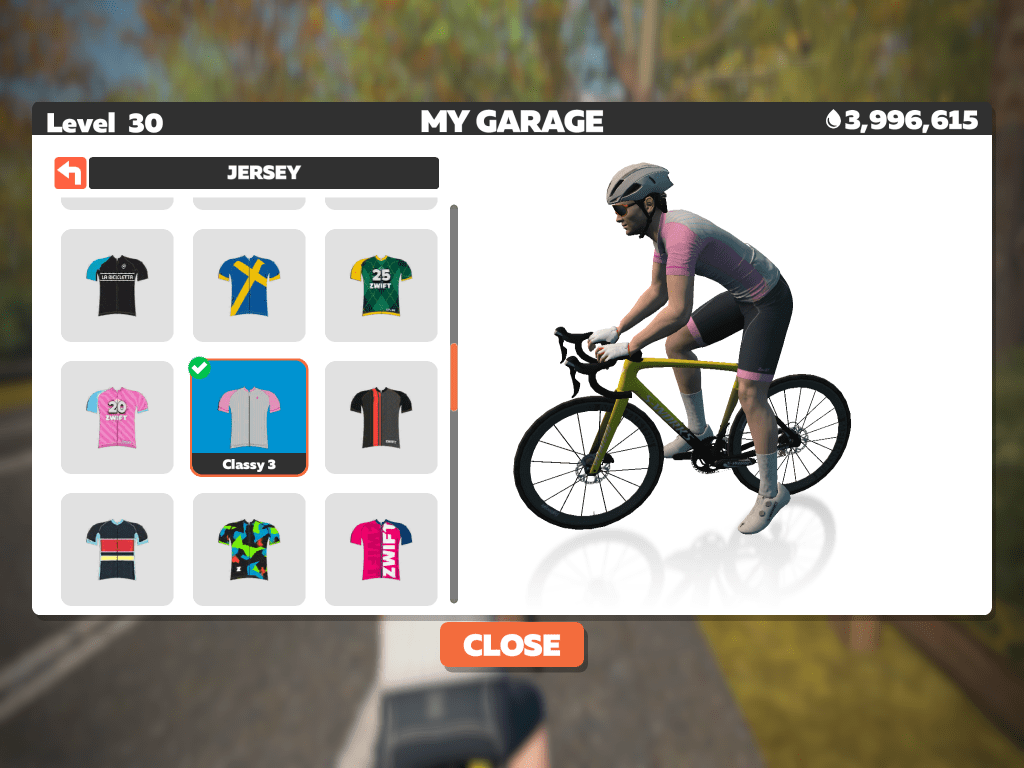Viewport: 1024px width, 768px height.
Task: Select the pink Zwift 20 jersey
Action: coord(117,417)
